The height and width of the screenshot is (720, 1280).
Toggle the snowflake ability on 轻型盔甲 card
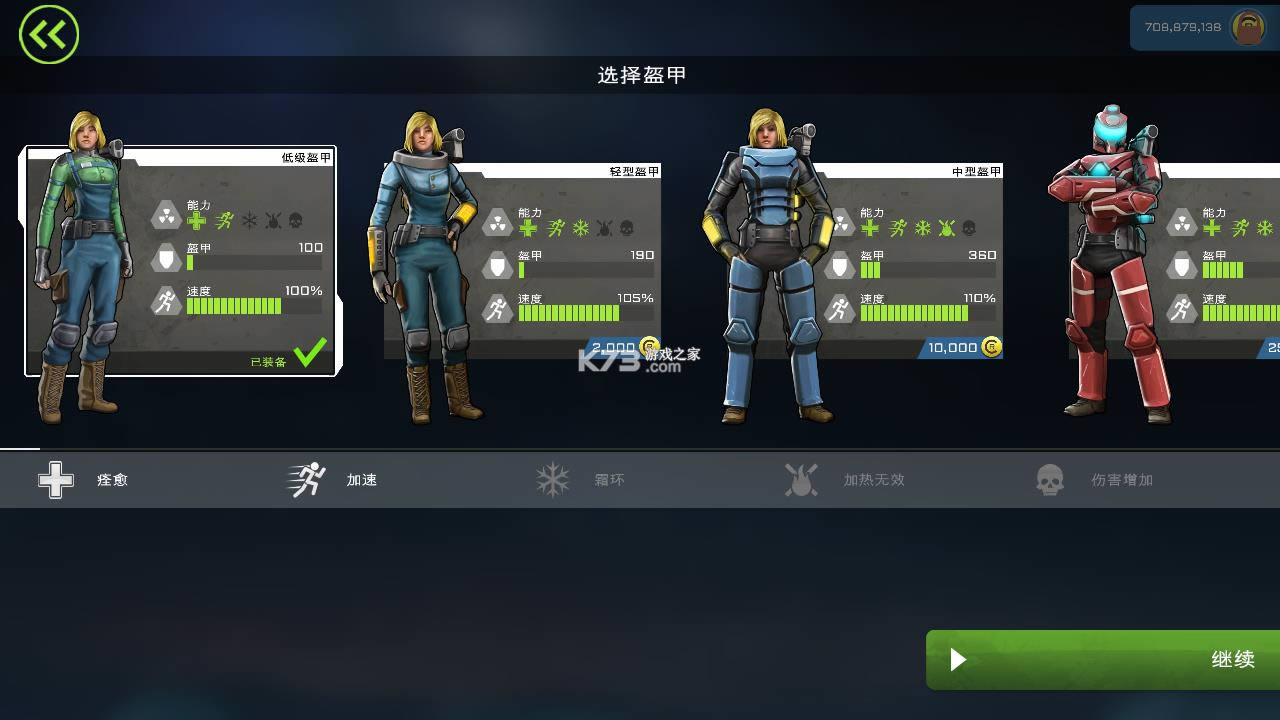tap(583, 228)
